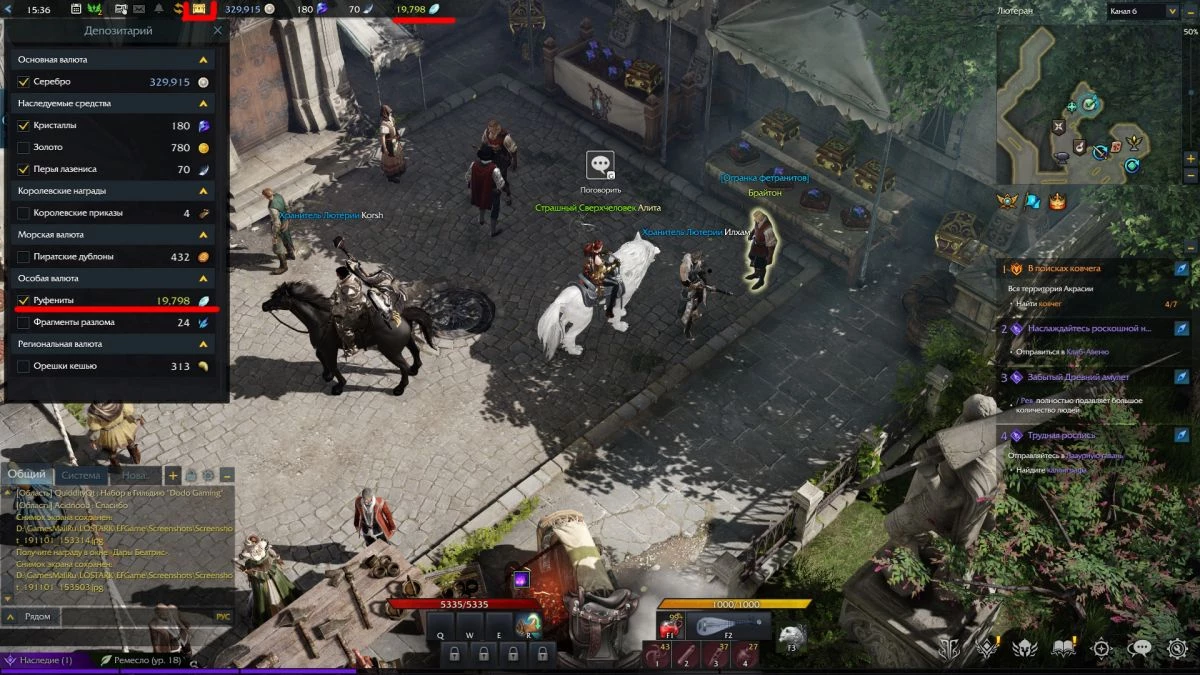Screen dimensions: 1200x675
Task: Close the Депозитарий currency panel
Action: [218, 31]
